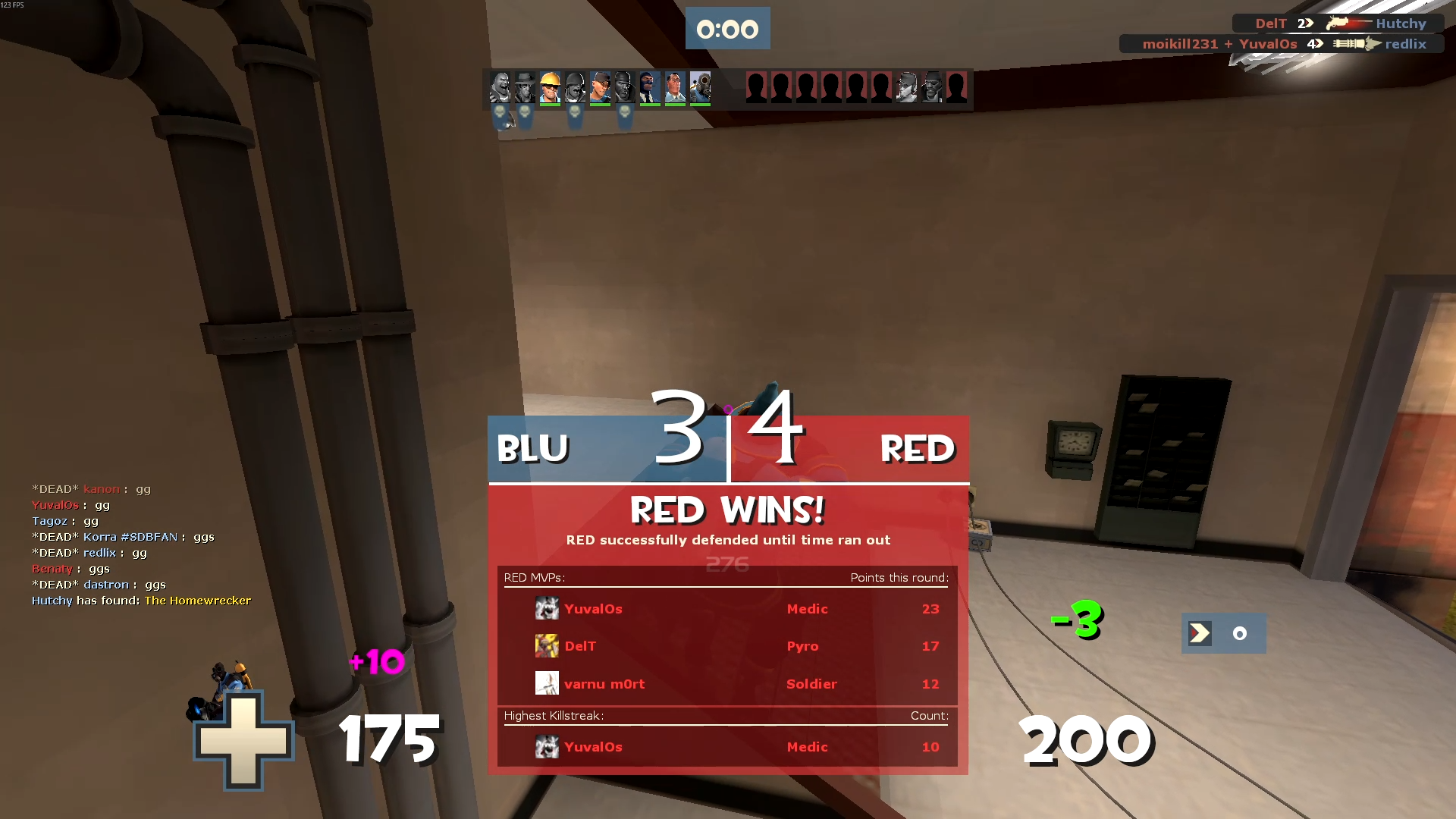Select DelT's Pyro row in the MVPs
This screenshot has width=1456, height=819.
pyautogui.click(x=726, y=646)
